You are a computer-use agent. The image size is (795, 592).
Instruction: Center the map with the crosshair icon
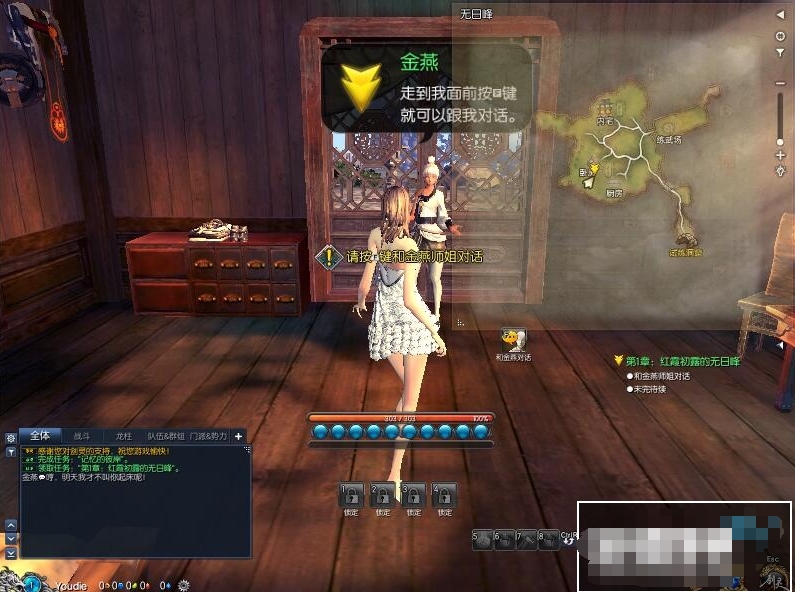point(780,35)
